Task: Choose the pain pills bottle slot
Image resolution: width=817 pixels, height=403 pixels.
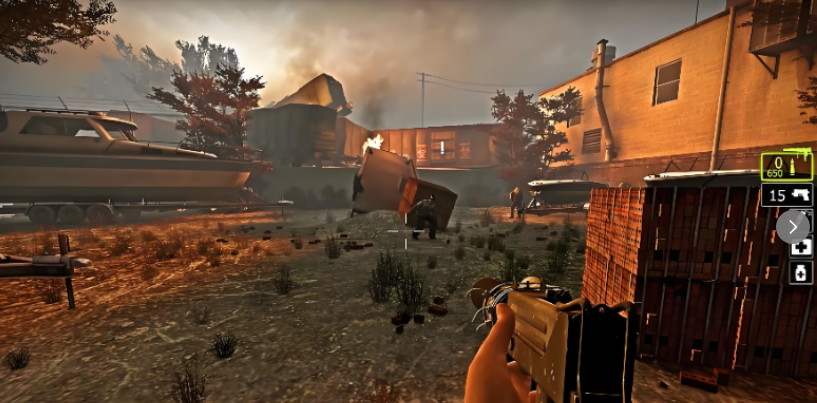Action: tap(801, 272)
